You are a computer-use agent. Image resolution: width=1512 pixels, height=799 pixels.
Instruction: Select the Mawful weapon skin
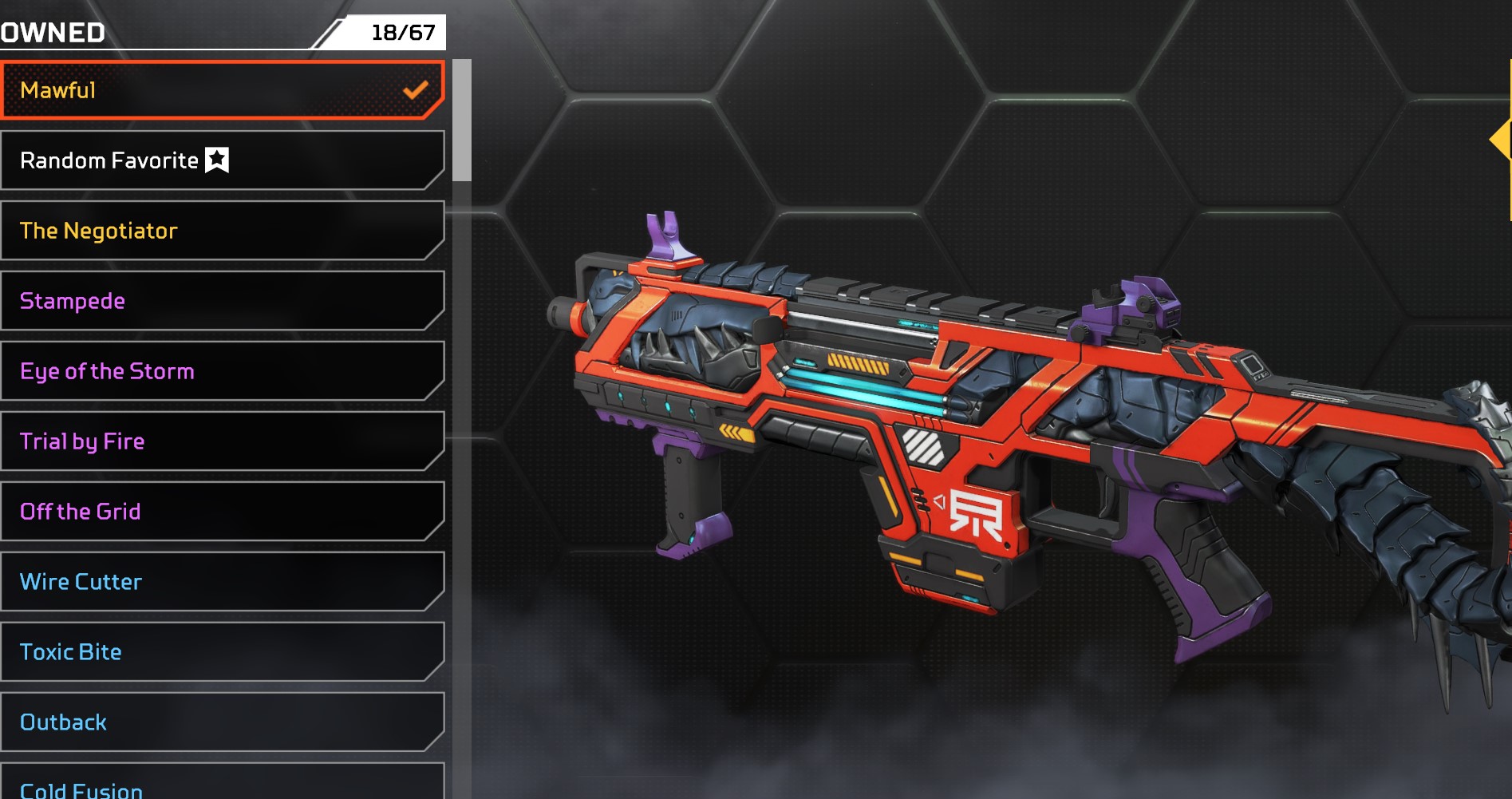(222, 90)
